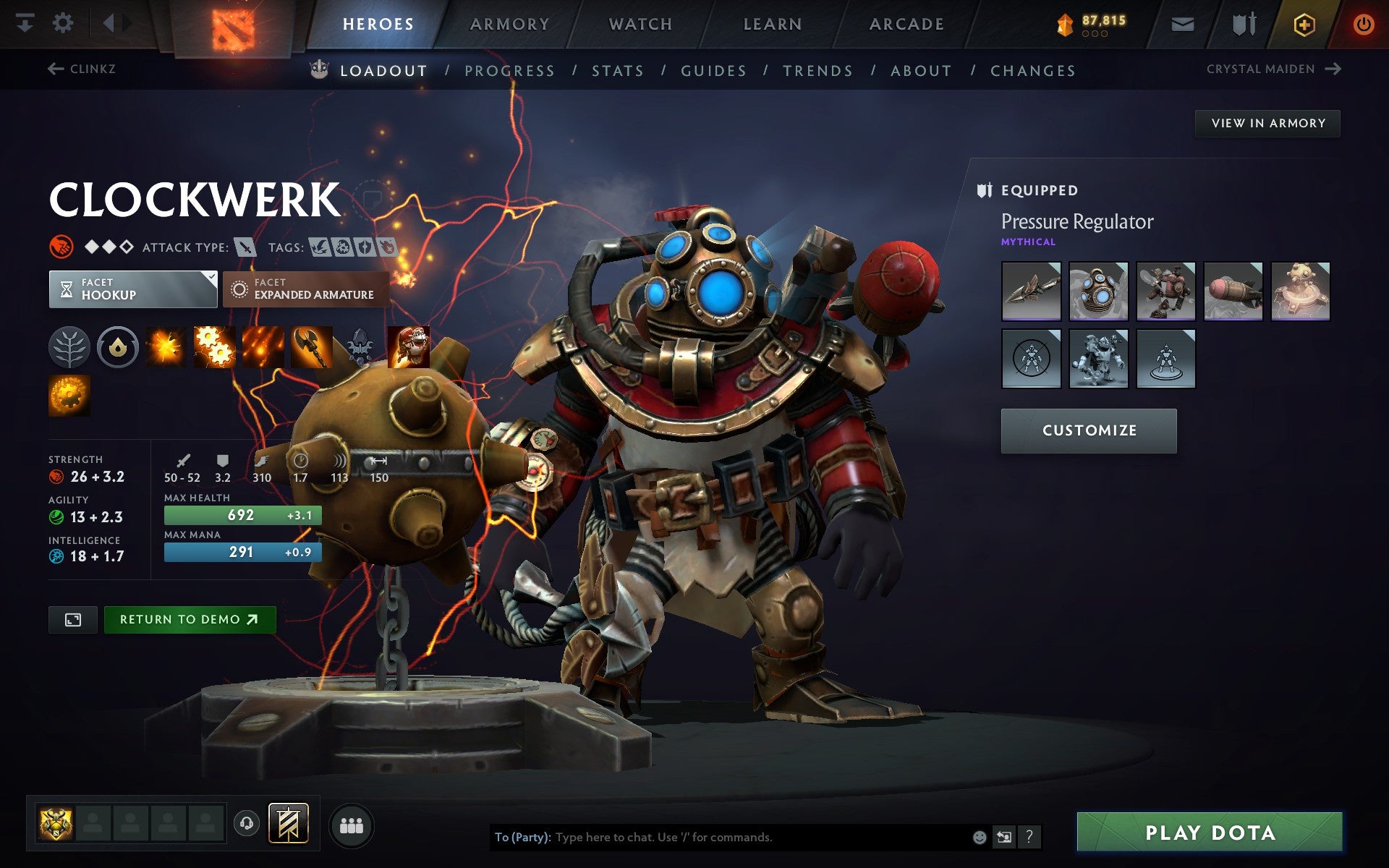Open the ARMORY menu item
Viewport: 1389px width, 868px height.
(x=509, y=23)
